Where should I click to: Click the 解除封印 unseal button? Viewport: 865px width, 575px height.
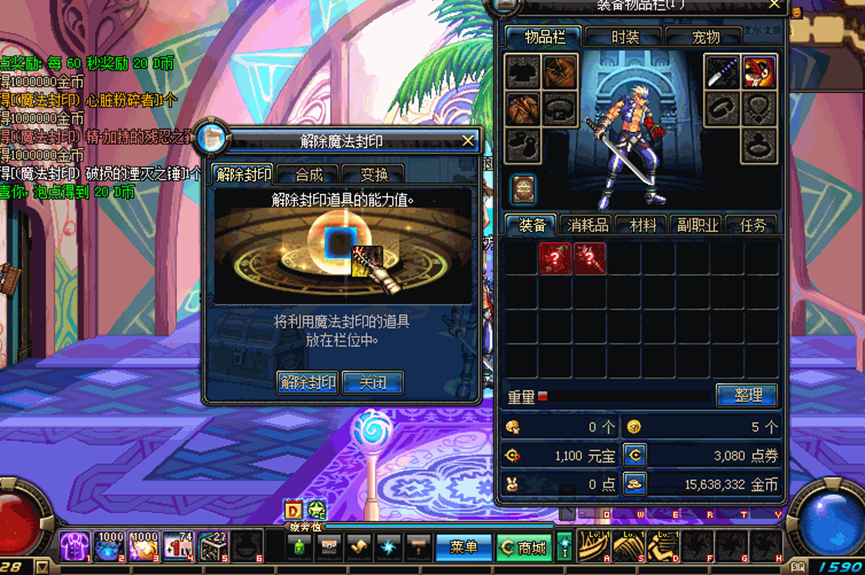pyautogui.click(x=307, y=382)
